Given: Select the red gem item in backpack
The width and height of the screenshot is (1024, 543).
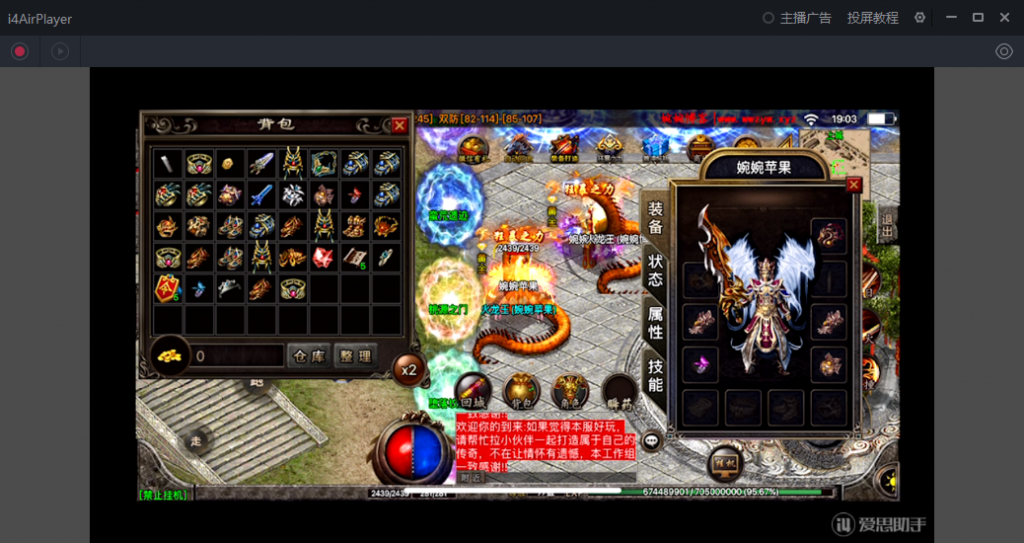Looking at the screenshot, I should pos(323,258).
